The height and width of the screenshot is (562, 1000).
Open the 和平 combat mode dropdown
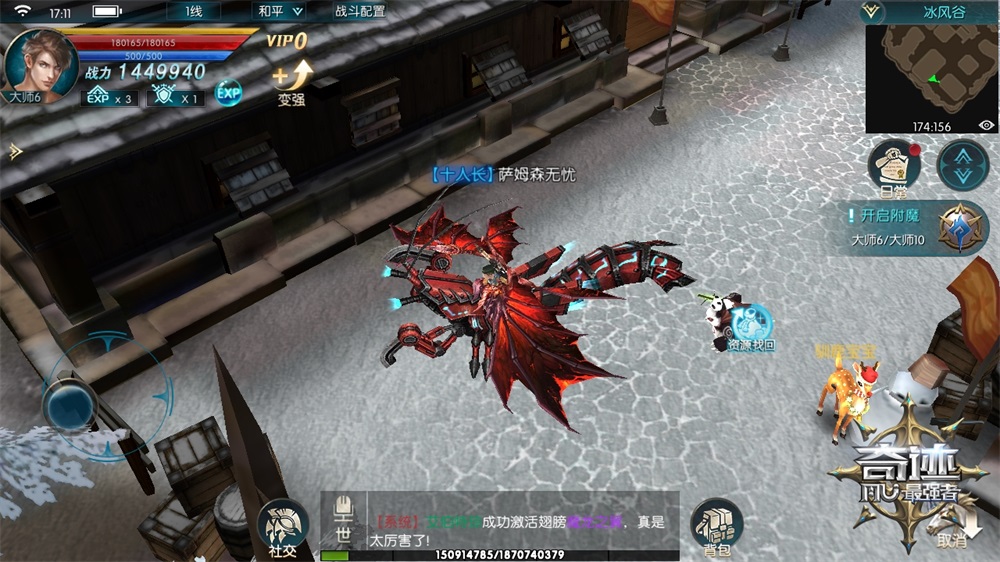279,12
